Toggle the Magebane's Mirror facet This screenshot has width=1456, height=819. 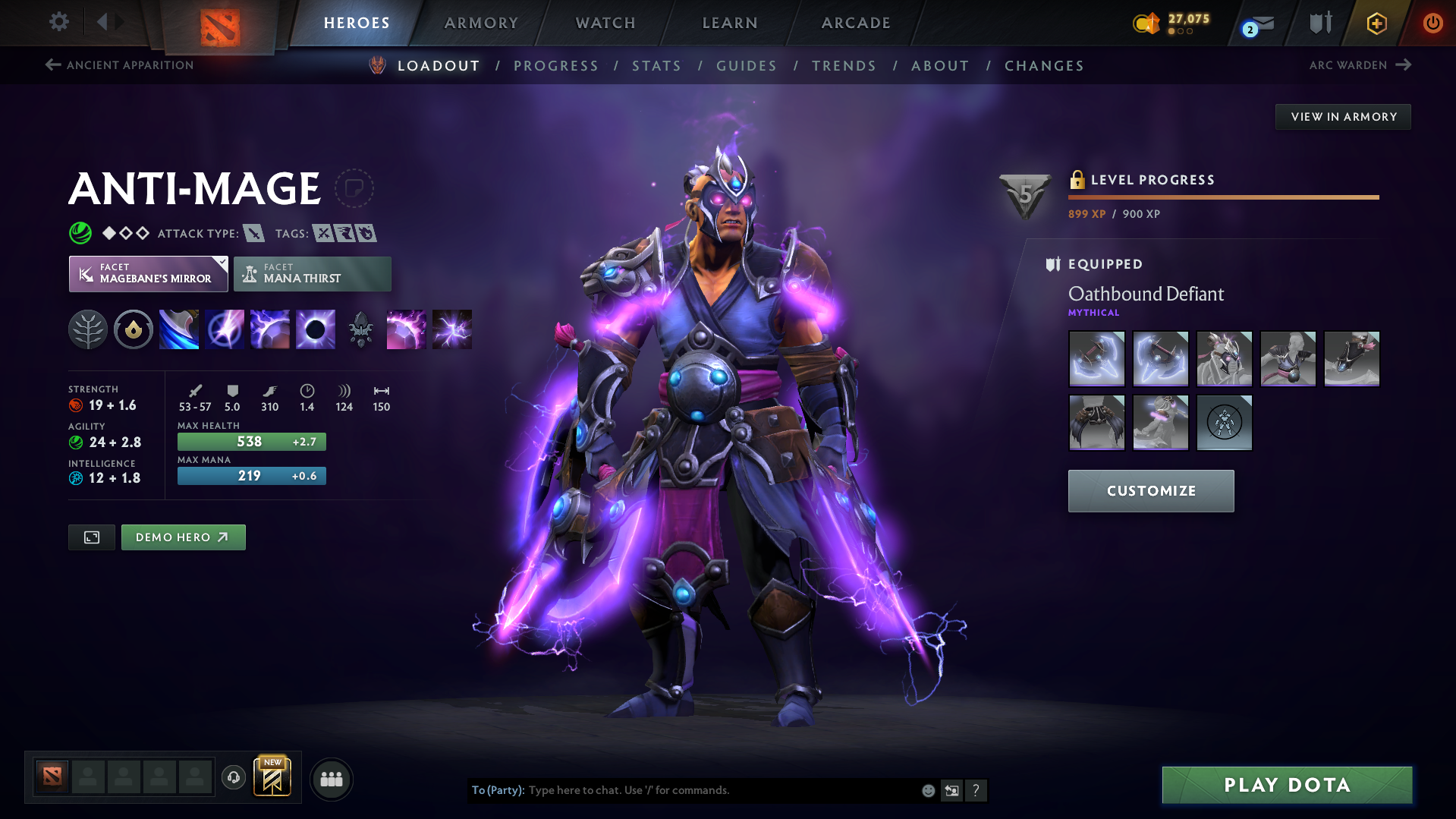coord(148,273)
